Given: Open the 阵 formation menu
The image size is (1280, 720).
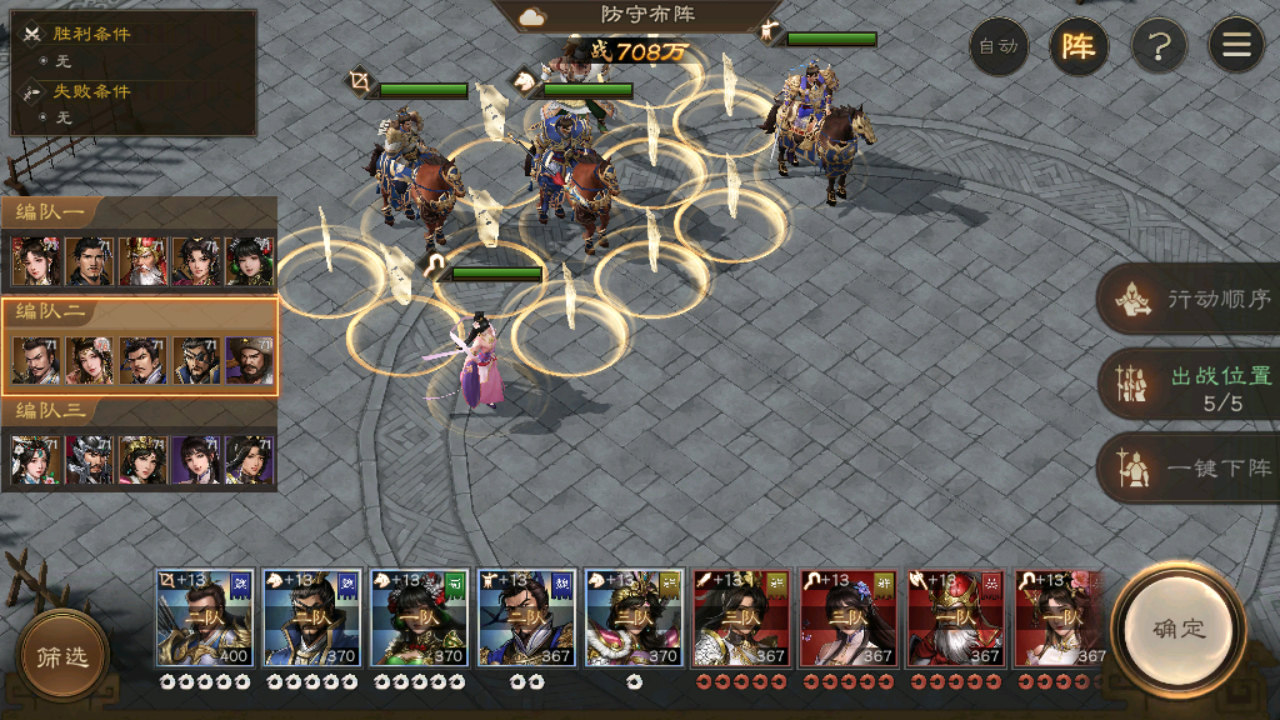Looking at the screenshot, I should point(1078,46).
